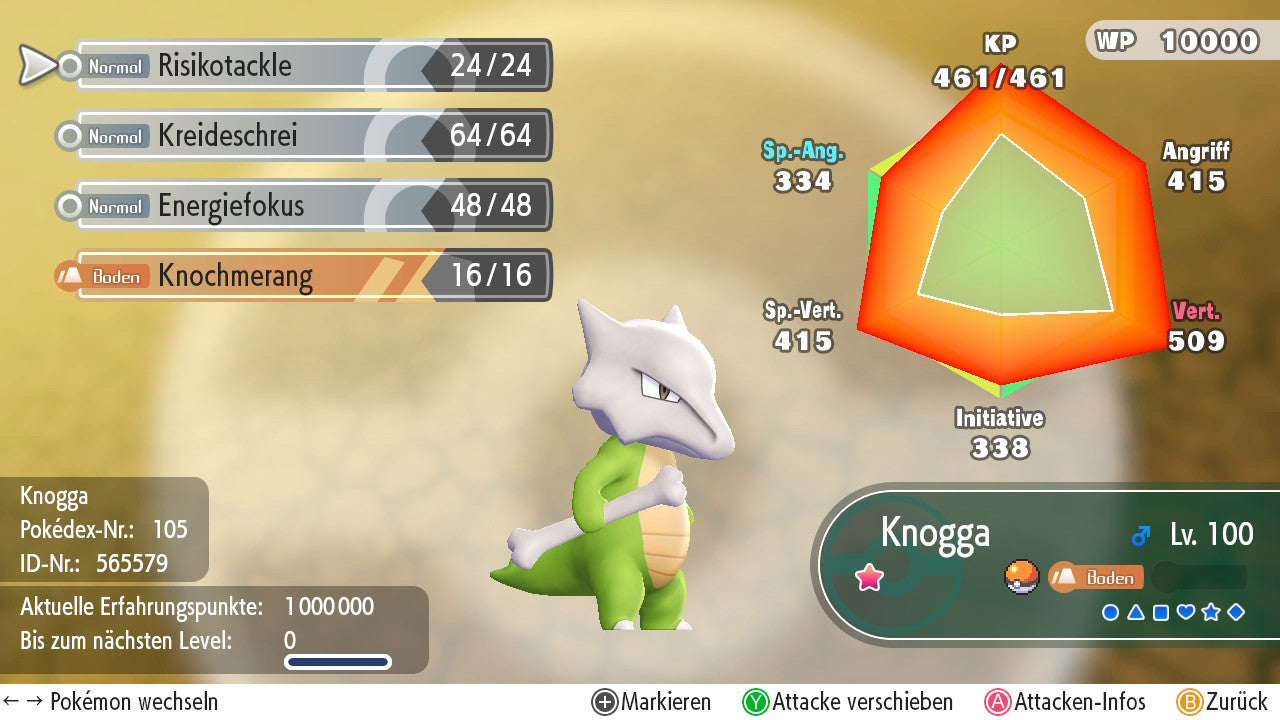Click the Markieren option

tap(652, 702)
